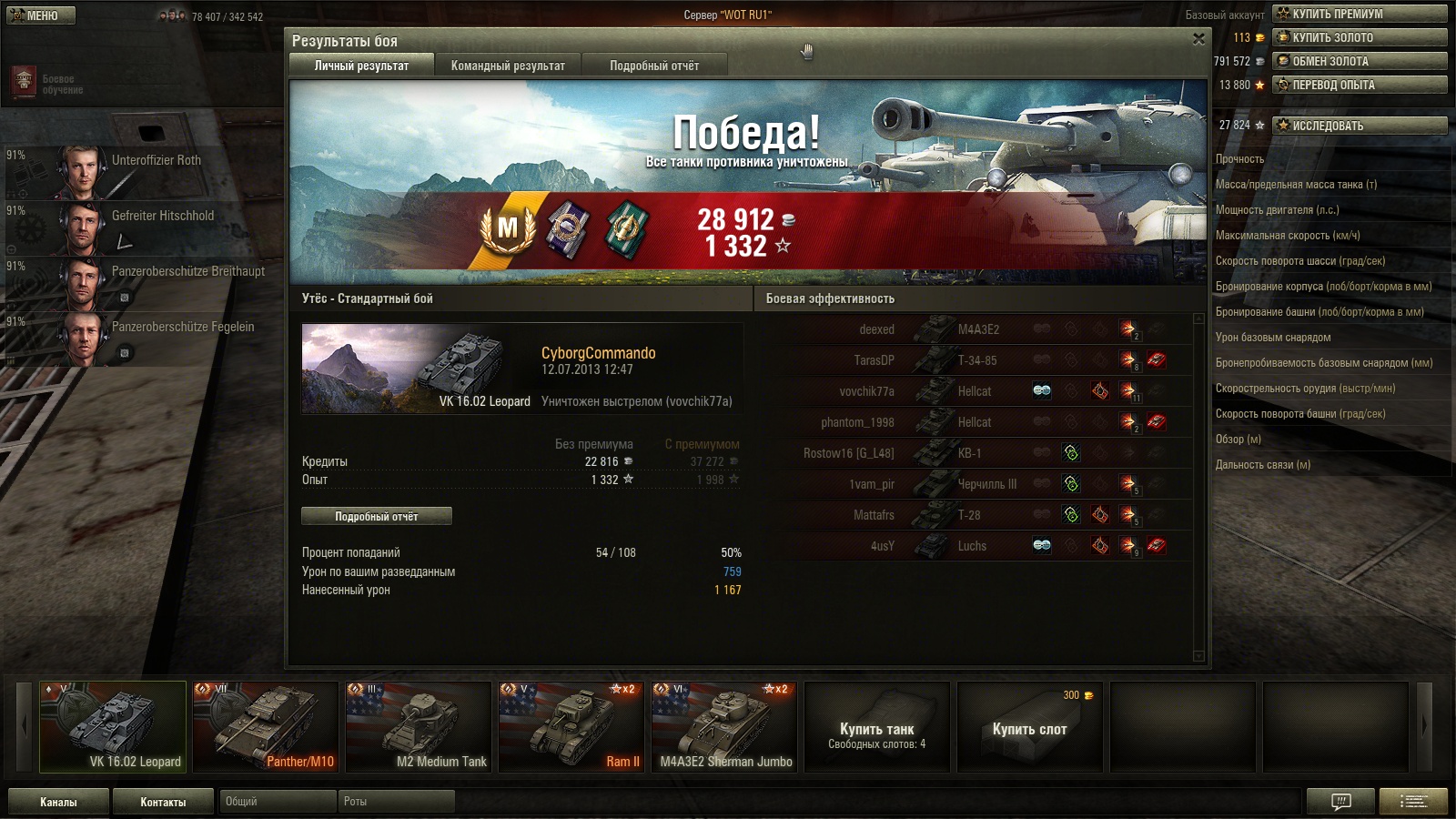
Task: Select the Panther/M10 in the carousel
Action: click(266, 727)
